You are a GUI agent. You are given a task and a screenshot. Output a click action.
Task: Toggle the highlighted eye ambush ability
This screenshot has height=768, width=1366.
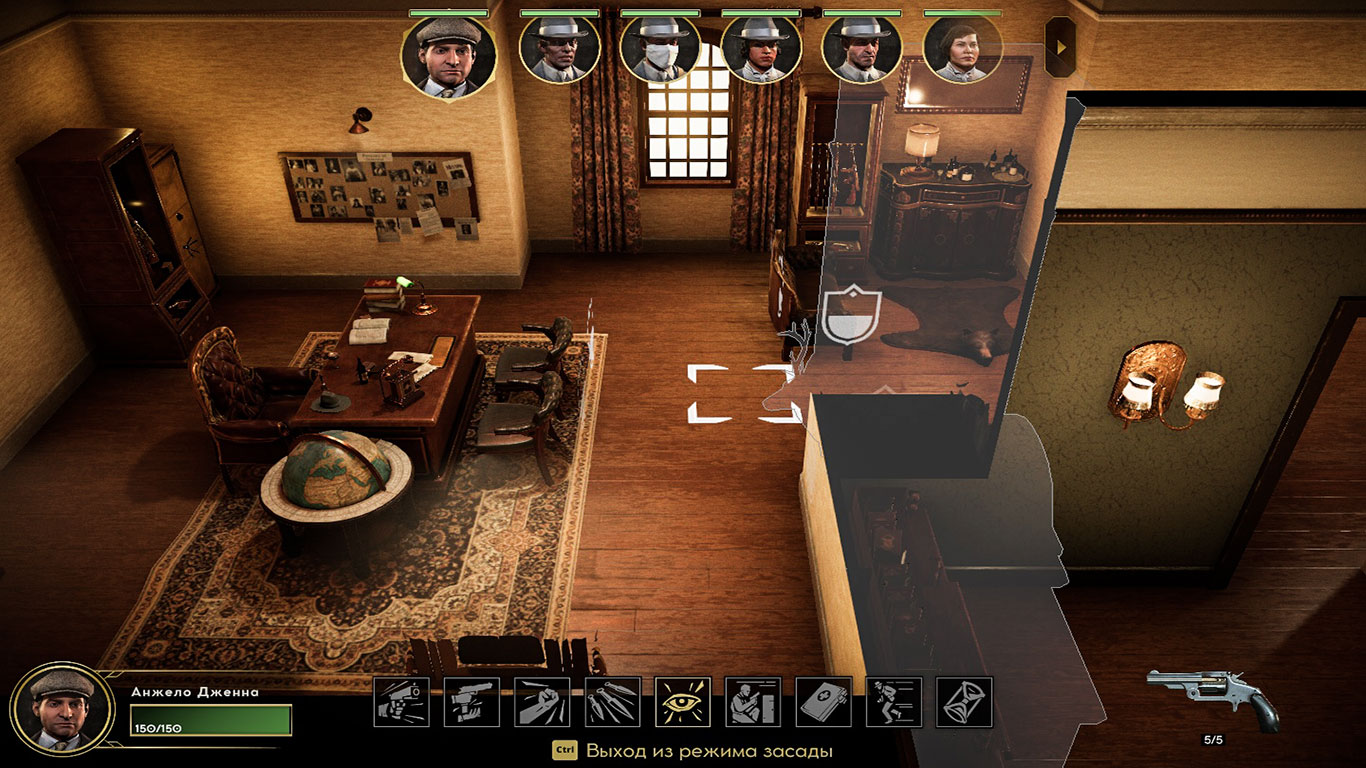(683, 702)
